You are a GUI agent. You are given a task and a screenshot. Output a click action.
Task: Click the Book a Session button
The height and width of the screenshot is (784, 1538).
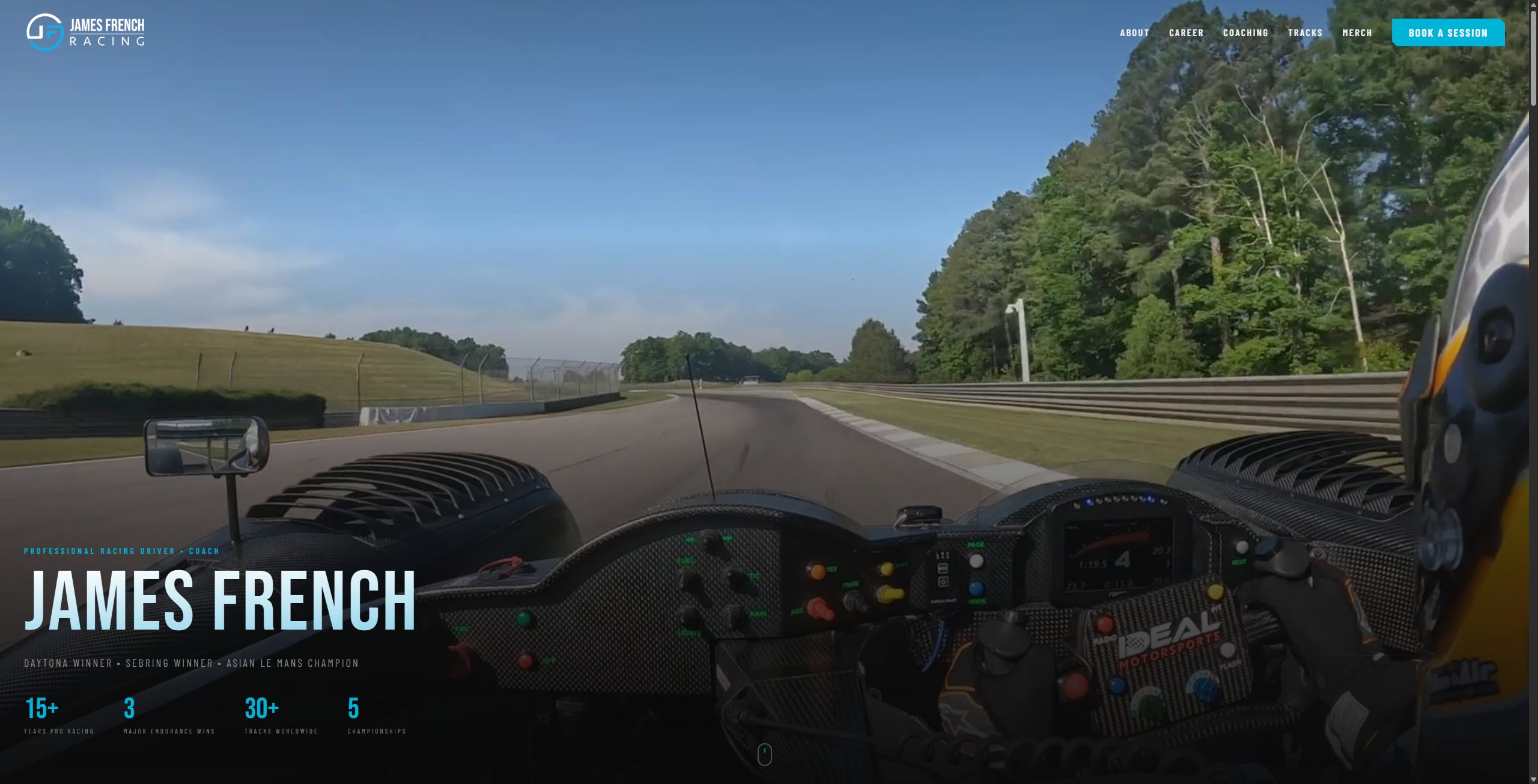(x=1448, y=33)
